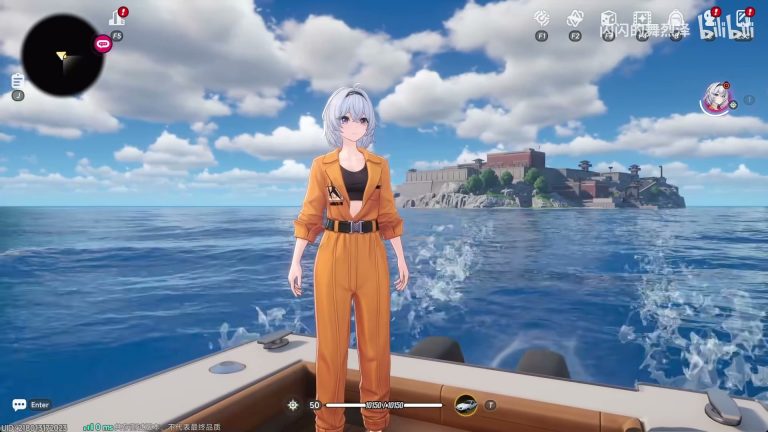
Task: Open the dice cube icon
Action: [608, 18]
